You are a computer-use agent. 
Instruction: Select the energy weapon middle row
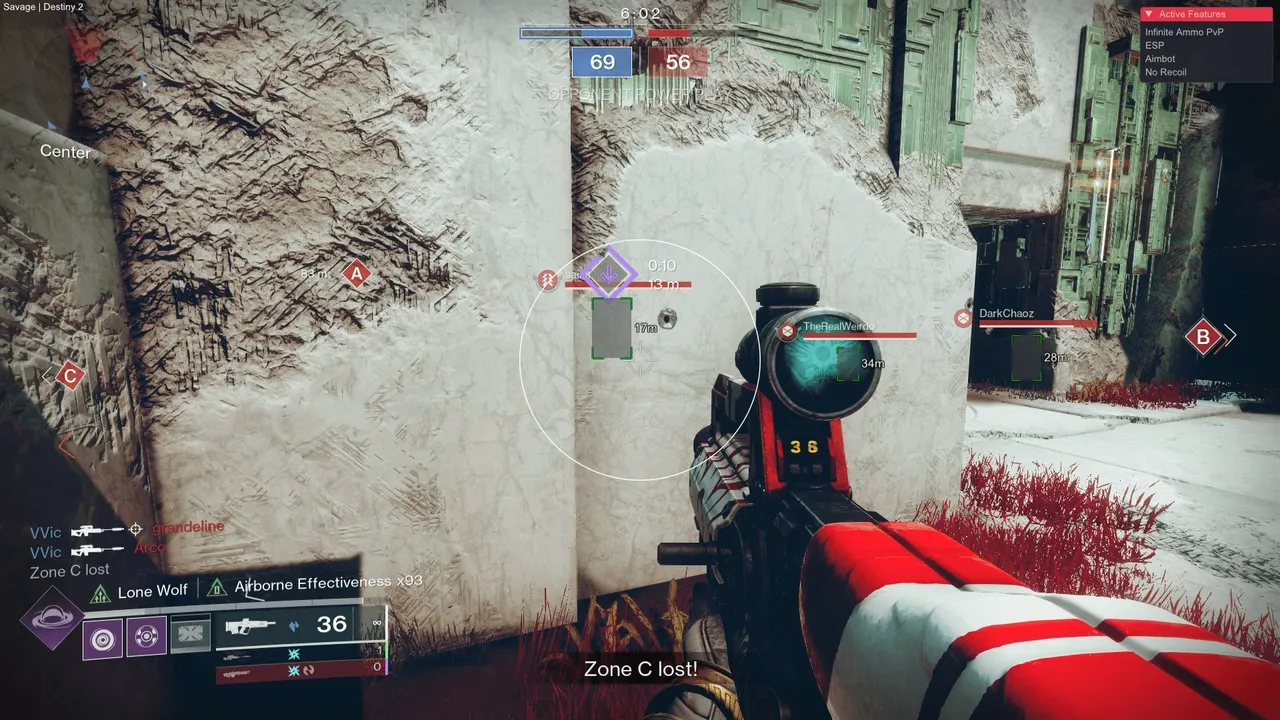(298, 653)
